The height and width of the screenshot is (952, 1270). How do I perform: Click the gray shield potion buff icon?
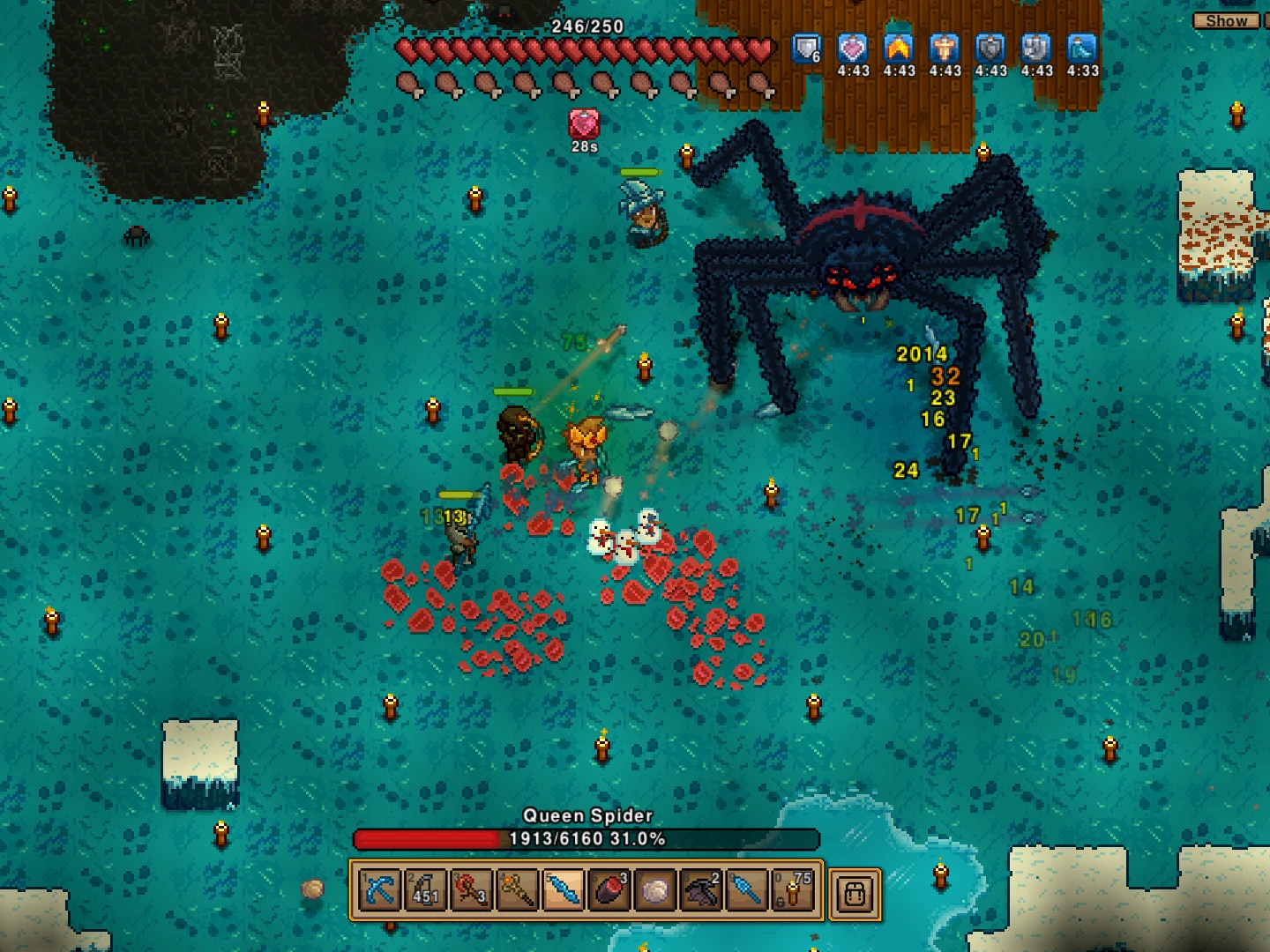(990, 48)
